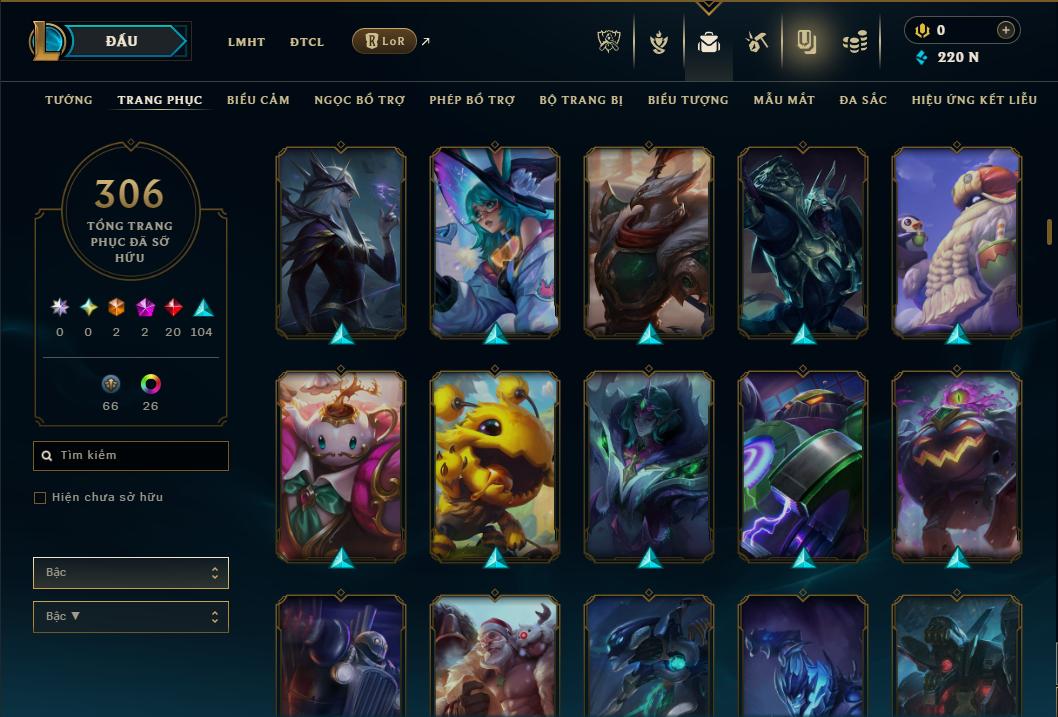Select the yellow bee monster skin card
This screenshot has width=1058, height=717.
(x=495, y=465)
